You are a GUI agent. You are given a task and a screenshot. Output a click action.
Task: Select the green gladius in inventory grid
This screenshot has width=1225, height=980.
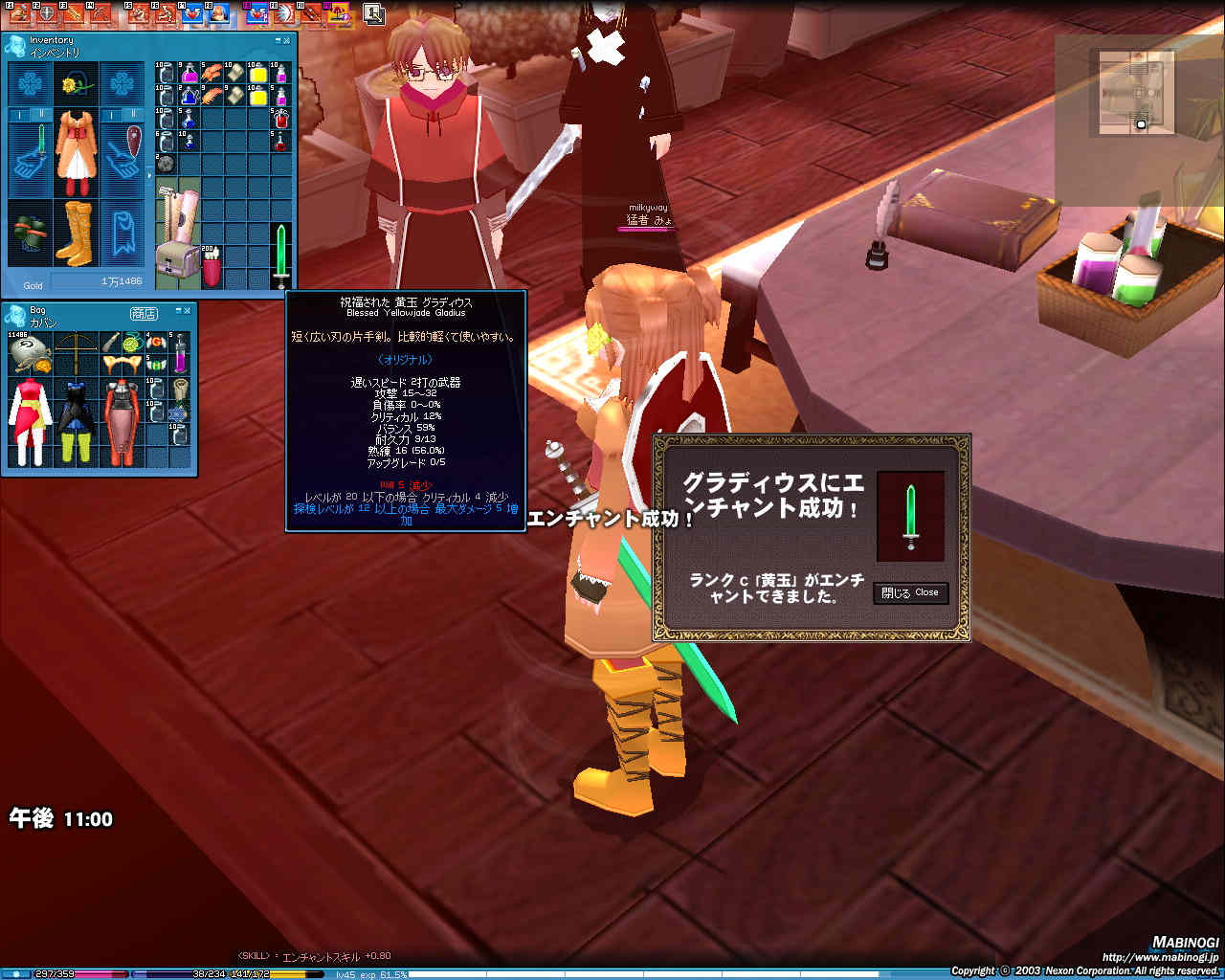pos(280,255)
